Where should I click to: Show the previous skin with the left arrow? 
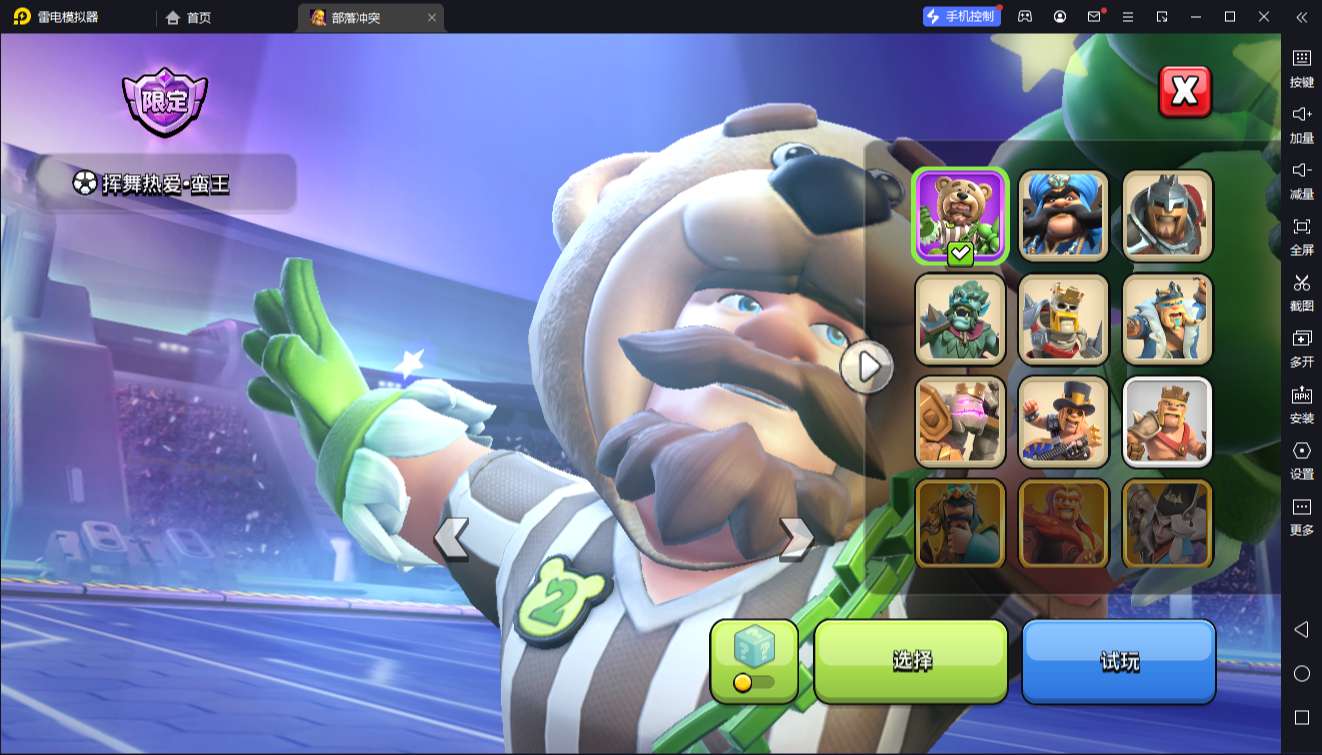coord(451,538)
